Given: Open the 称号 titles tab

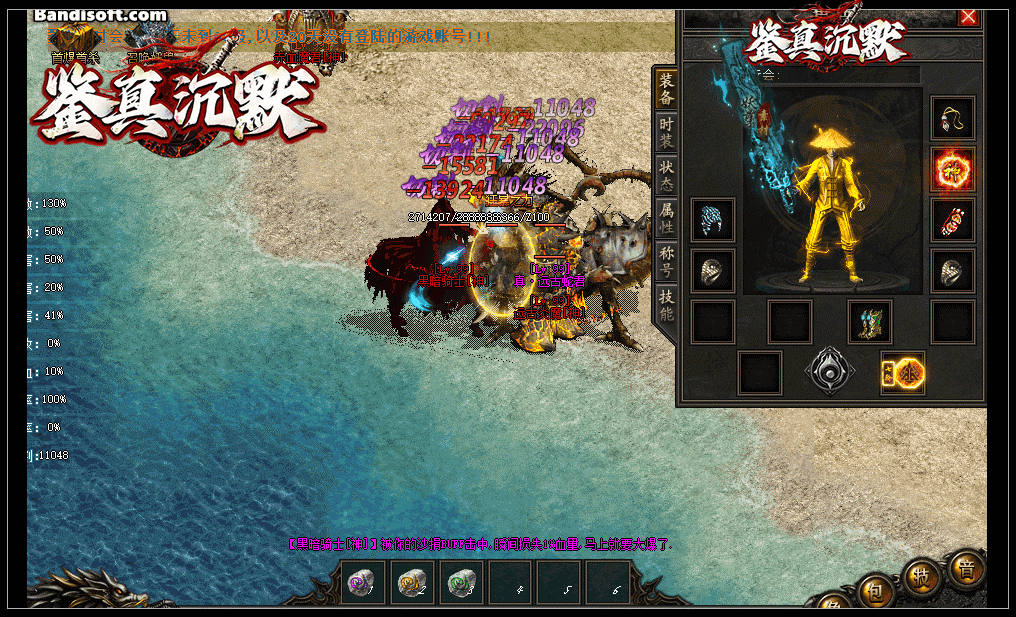Looking at the screenshot, I should [x=667, y=264].
